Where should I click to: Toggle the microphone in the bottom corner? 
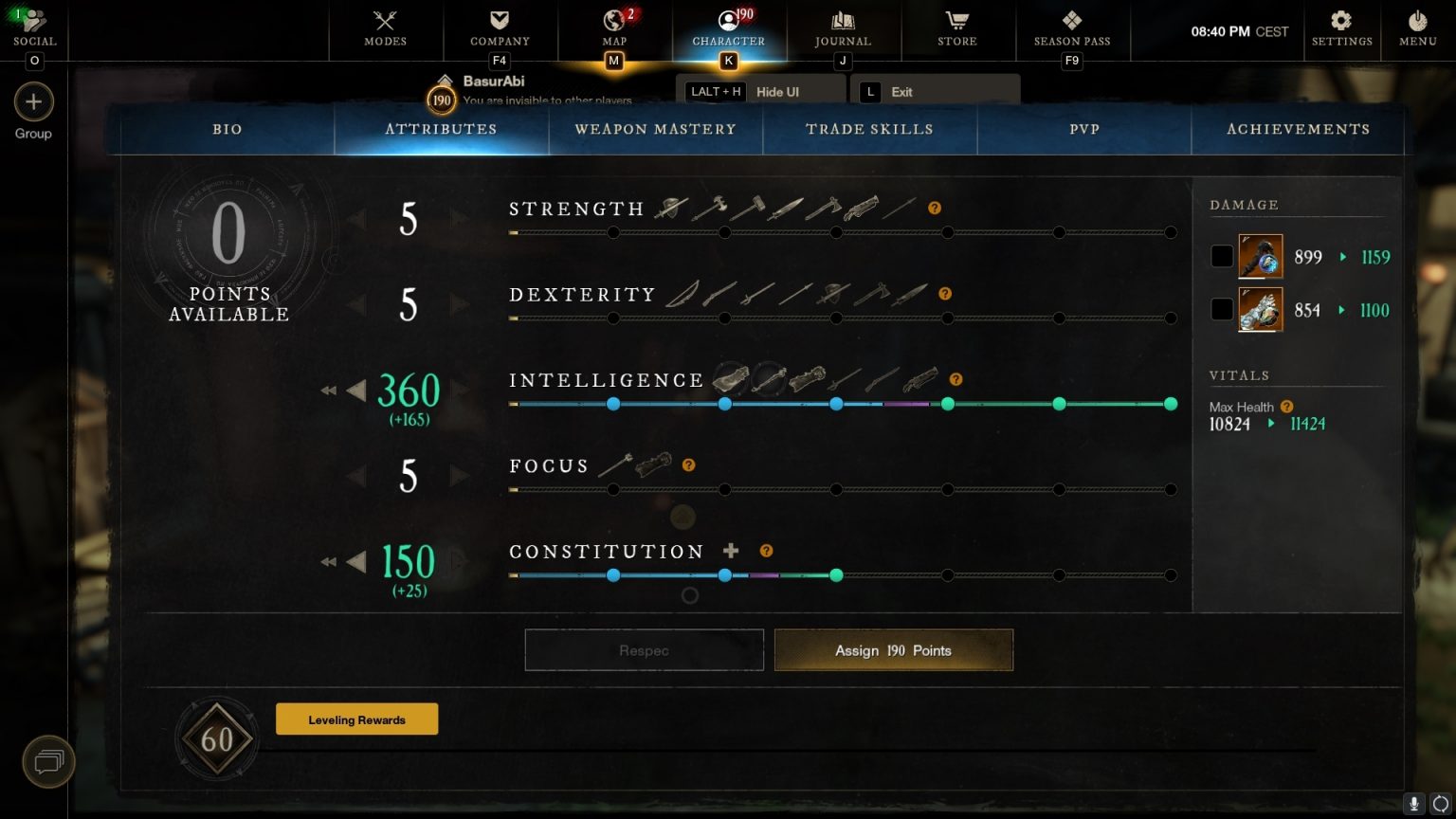[1413, 804]
